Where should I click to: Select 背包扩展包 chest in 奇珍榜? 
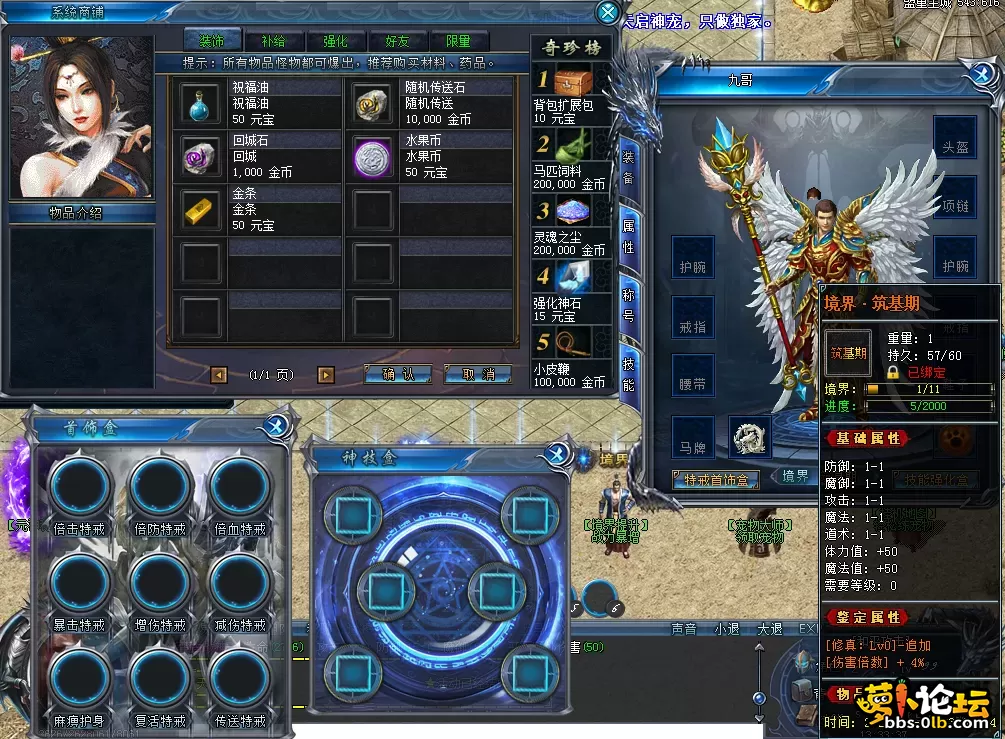(571, 81)
